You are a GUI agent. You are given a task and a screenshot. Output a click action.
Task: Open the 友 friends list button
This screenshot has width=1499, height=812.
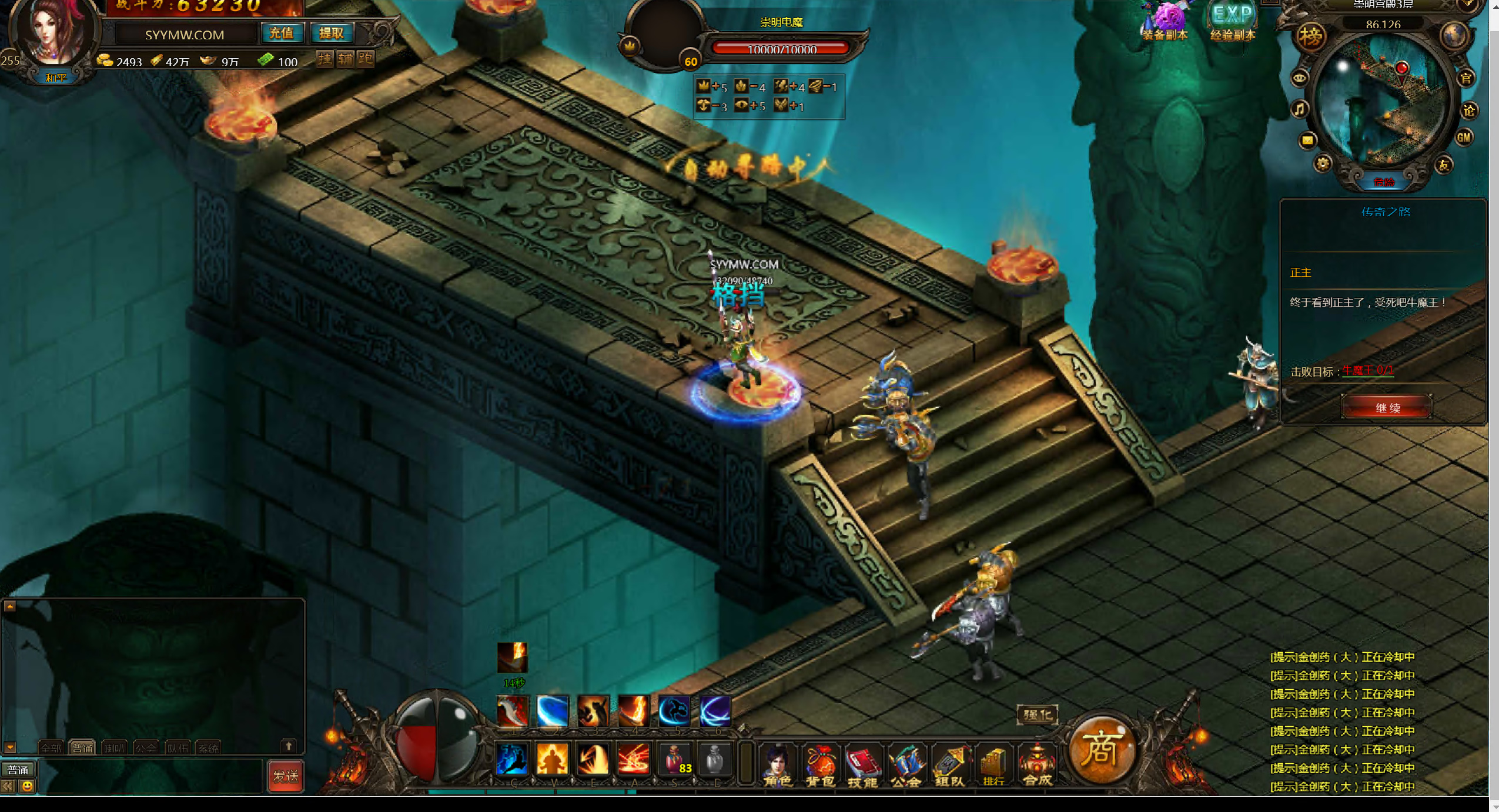coord(1443,166)
